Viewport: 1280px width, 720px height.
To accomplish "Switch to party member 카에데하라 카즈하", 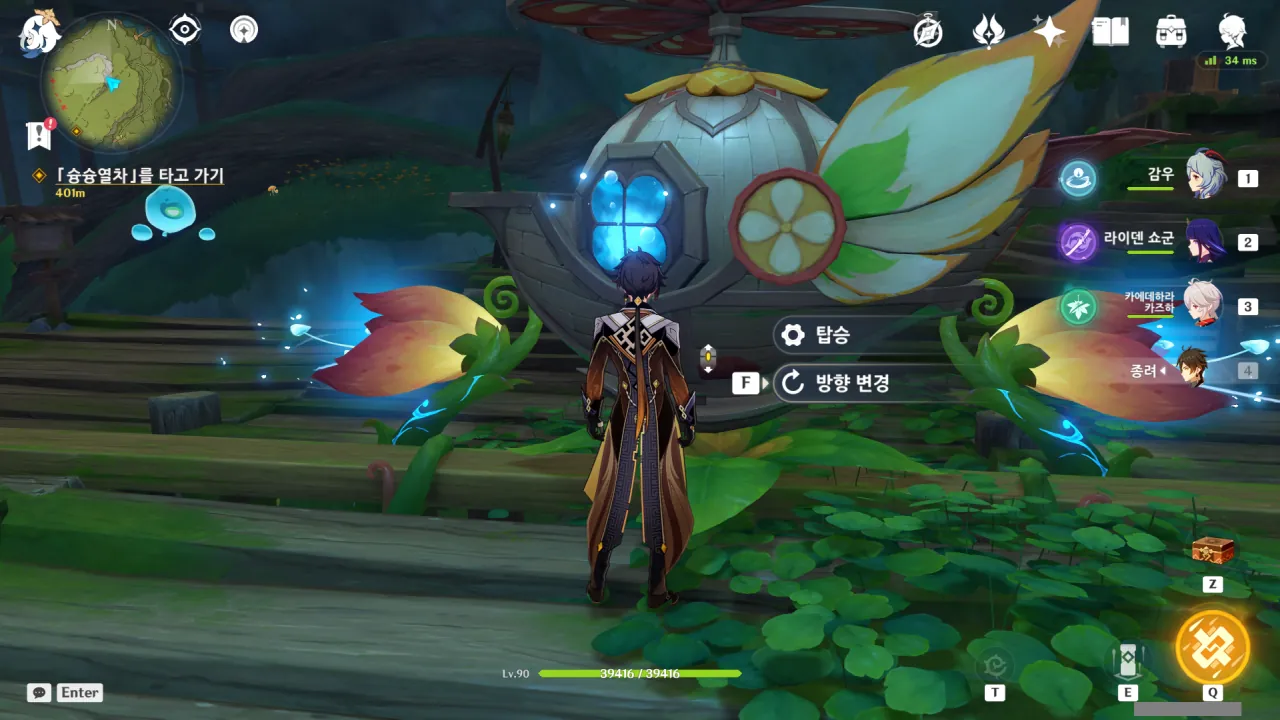I will point(1203,304).
